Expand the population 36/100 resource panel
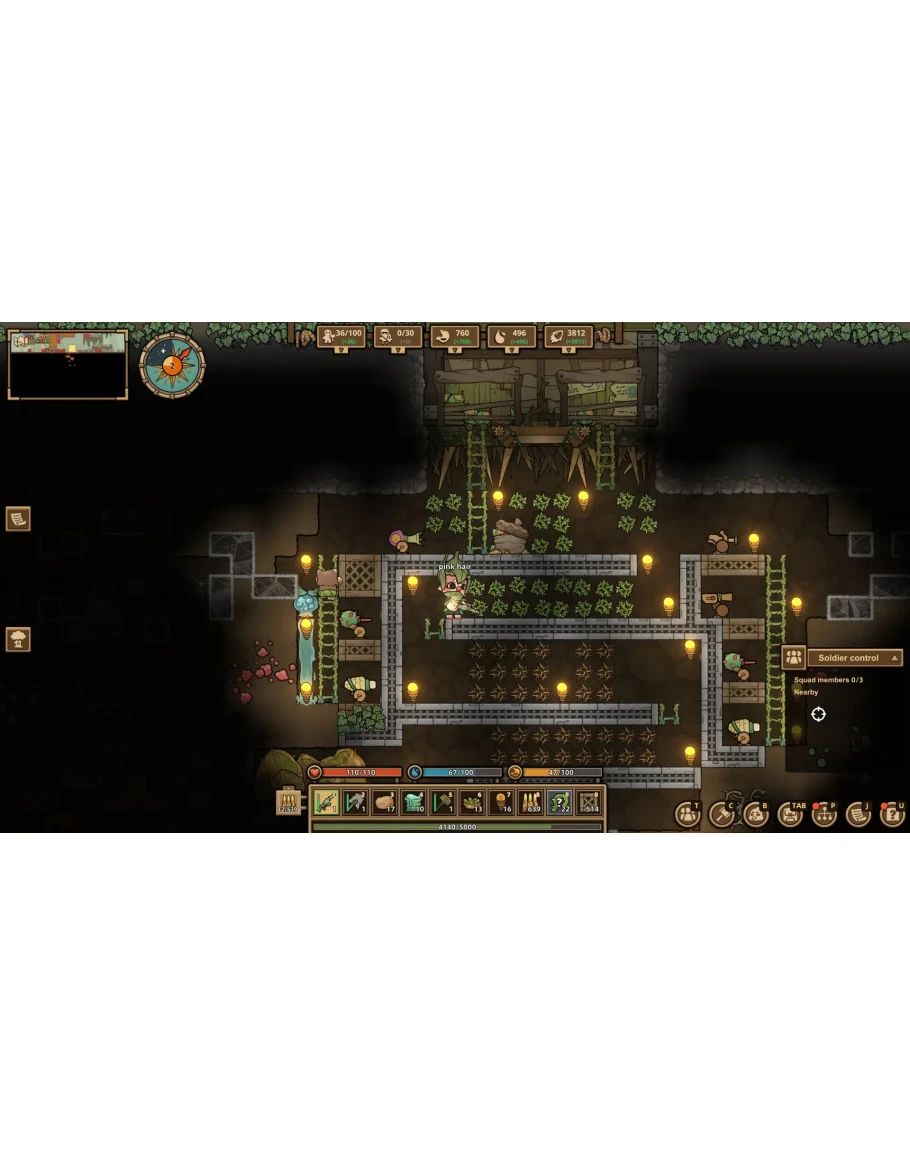This screenshot has width=910, height=1155. pyautogui.click(x=340, y=336)
